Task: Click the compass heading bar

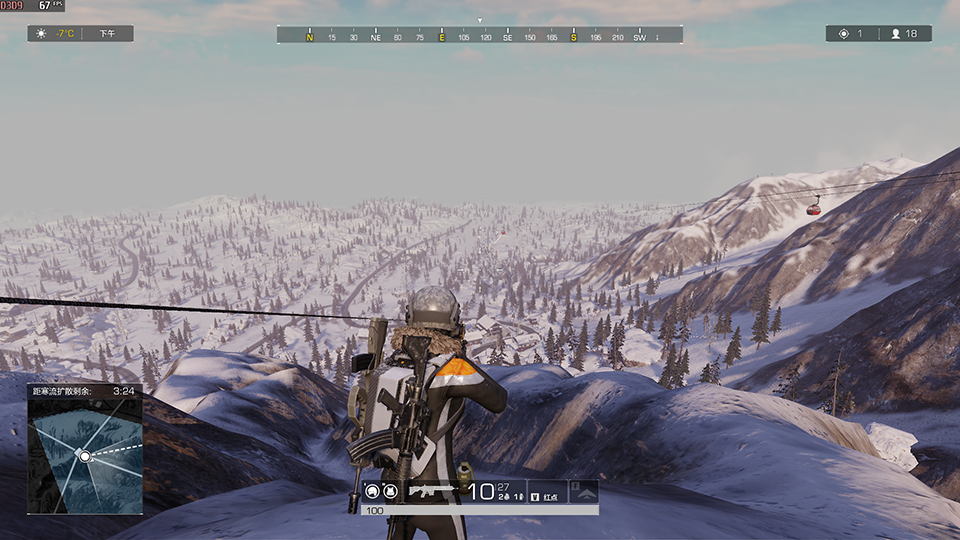Action: tap(479, 35)
